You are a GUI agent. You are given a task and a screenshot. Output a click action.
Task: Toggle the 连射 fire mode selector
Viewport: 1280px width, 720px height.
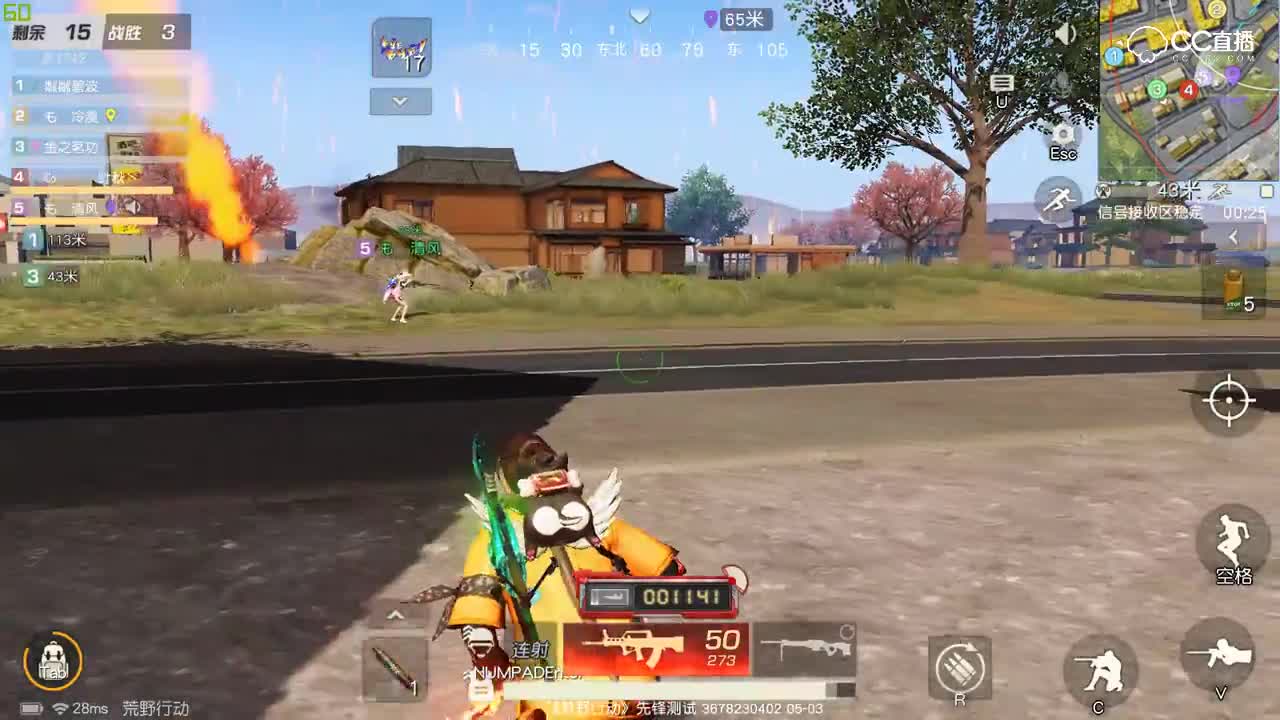(x=530, y=647)
